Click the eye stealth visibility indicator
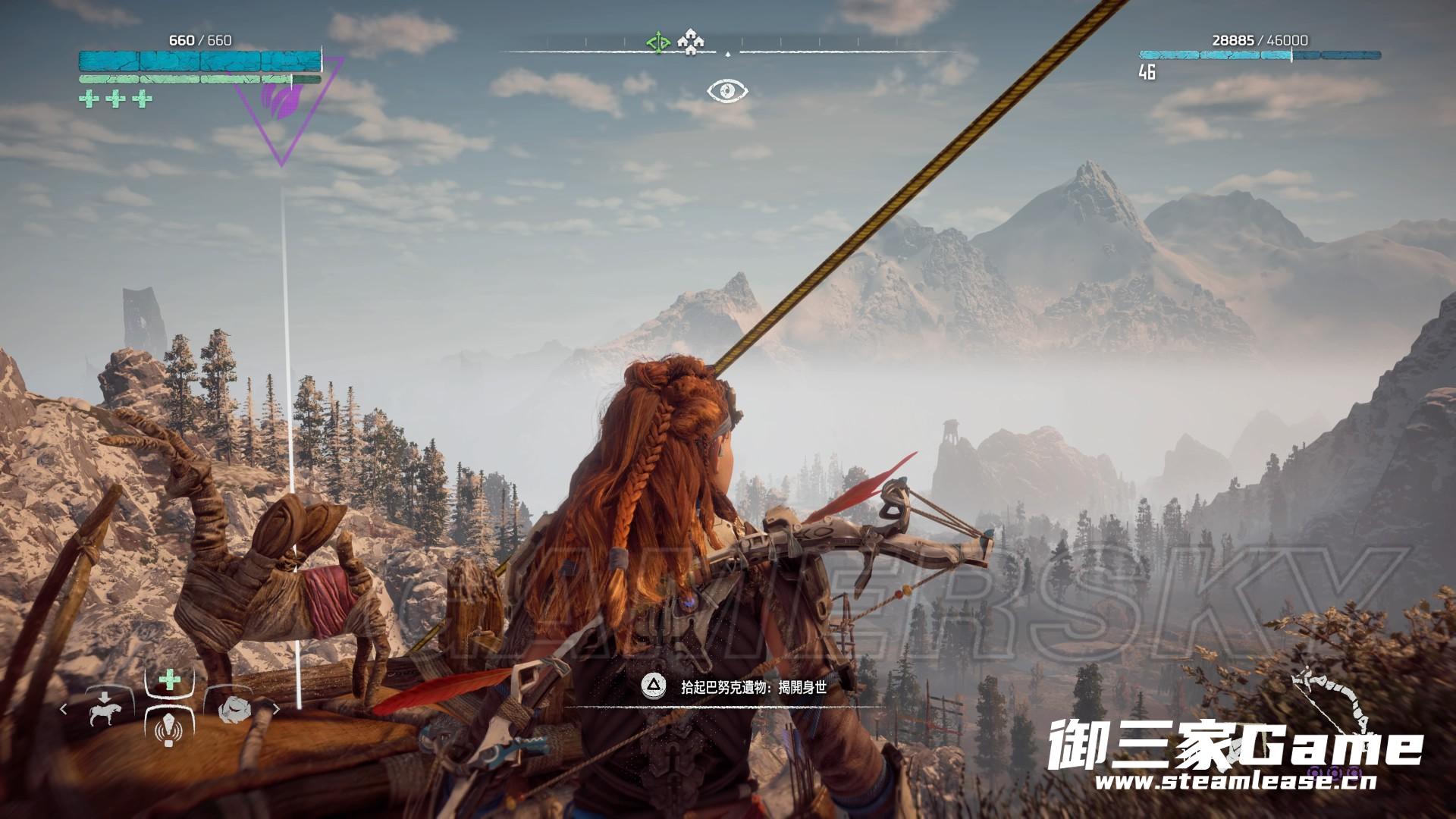 (727, 92)
